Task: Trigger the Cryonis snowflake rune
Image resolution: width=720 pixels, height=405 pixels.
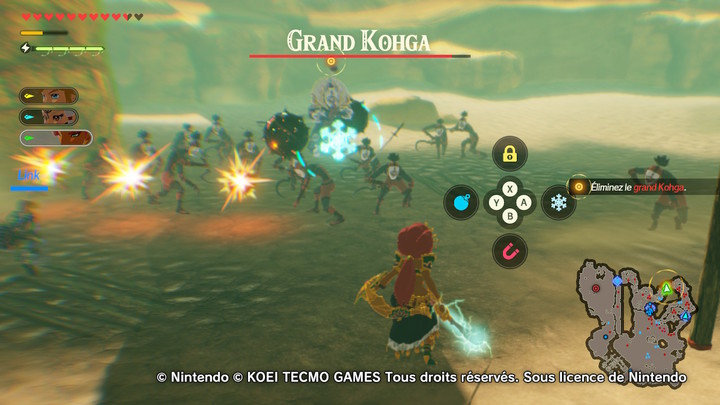Action: (x=558, y=202)
